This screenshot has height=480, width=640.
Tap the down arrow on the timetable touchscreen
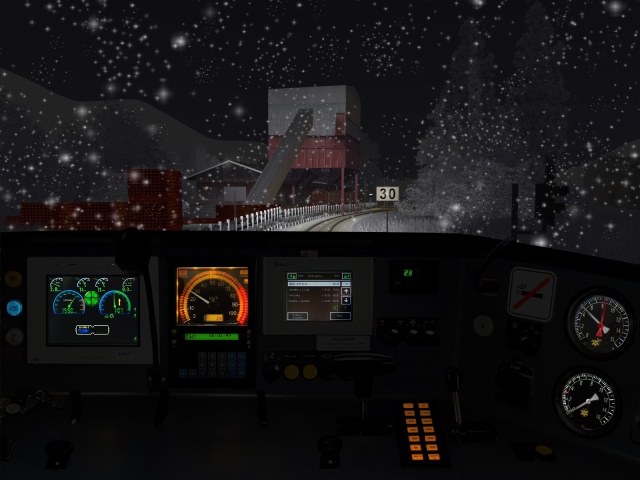346,302
